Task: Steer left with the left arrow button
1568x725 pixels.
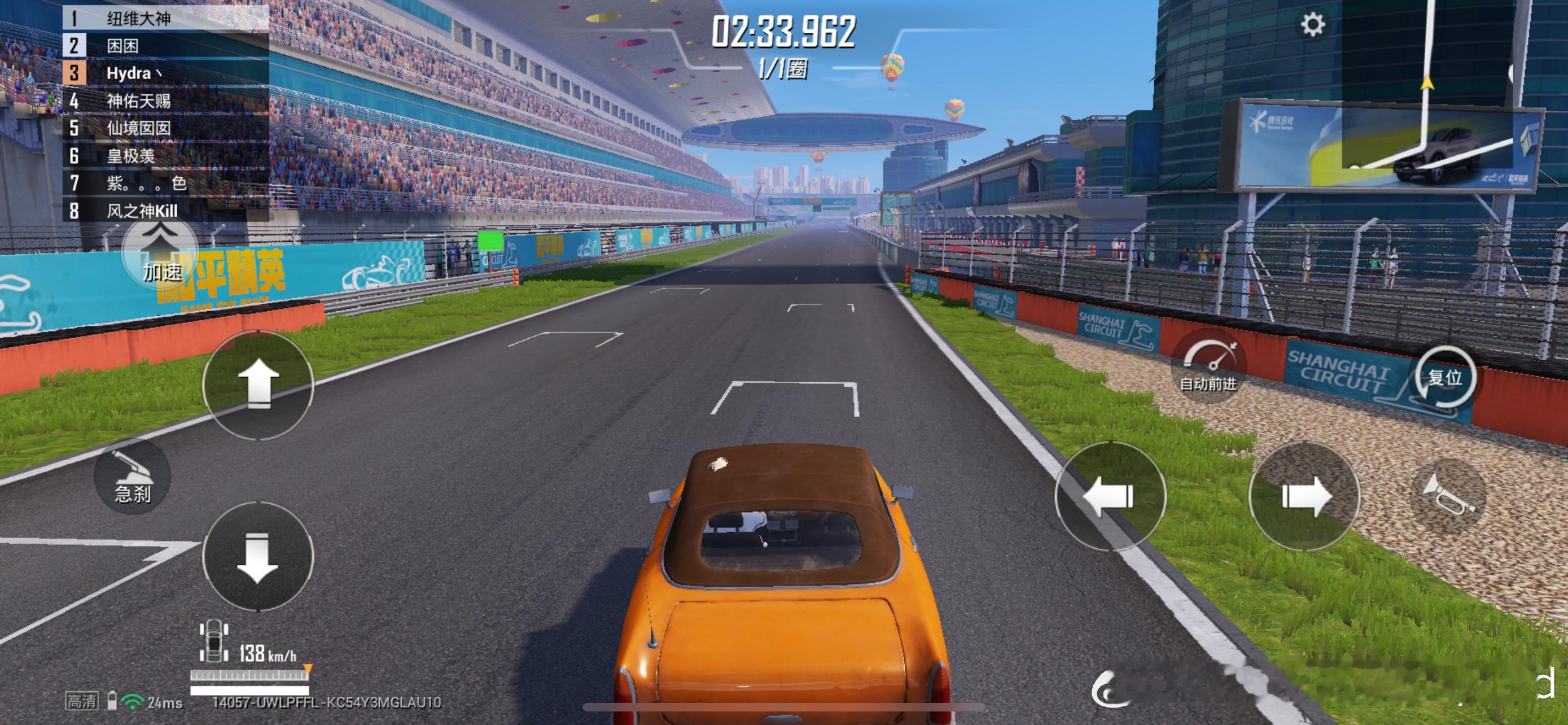Action: [x=1109, y=496]
